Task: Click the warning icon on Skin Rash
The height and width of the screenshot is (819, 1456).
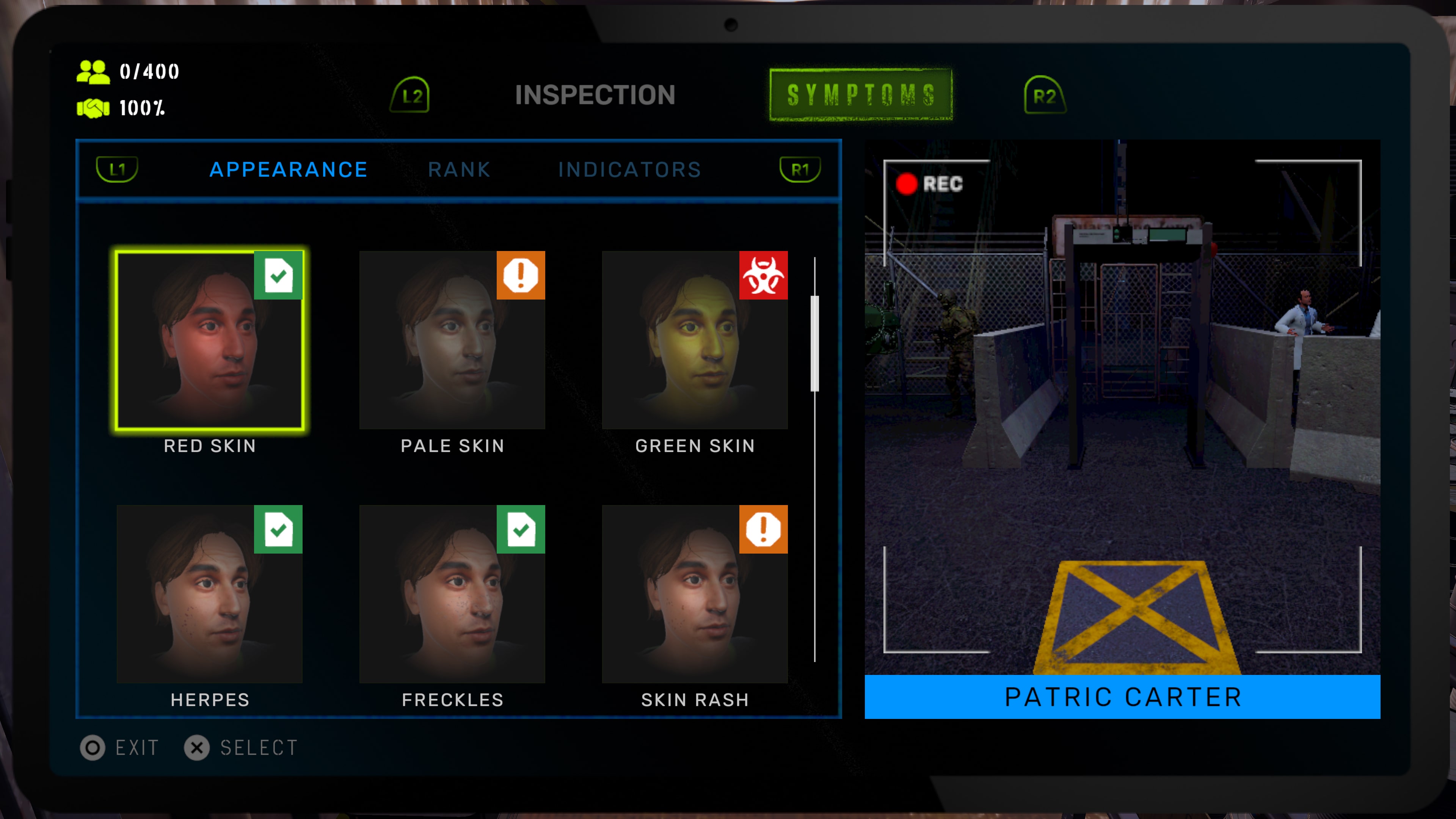Action: tap(764, 529)
